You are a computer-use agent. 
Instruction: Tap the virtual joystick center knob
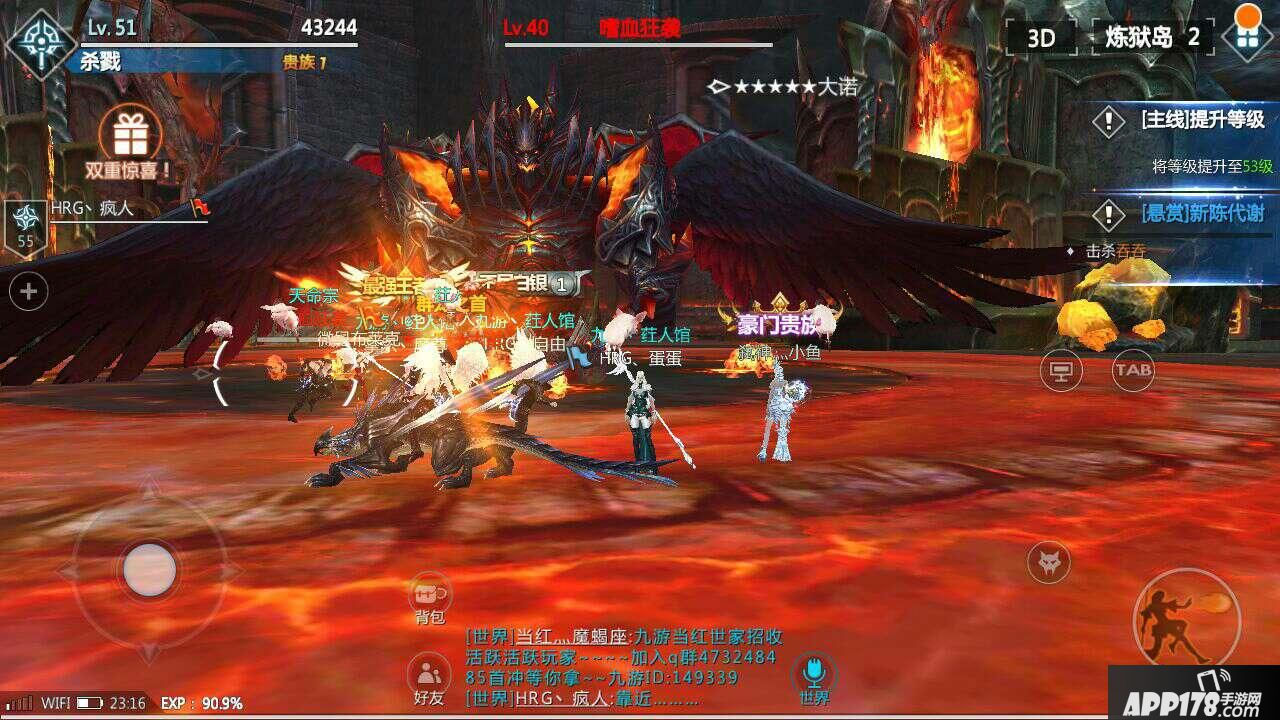(x=151, y=570)
